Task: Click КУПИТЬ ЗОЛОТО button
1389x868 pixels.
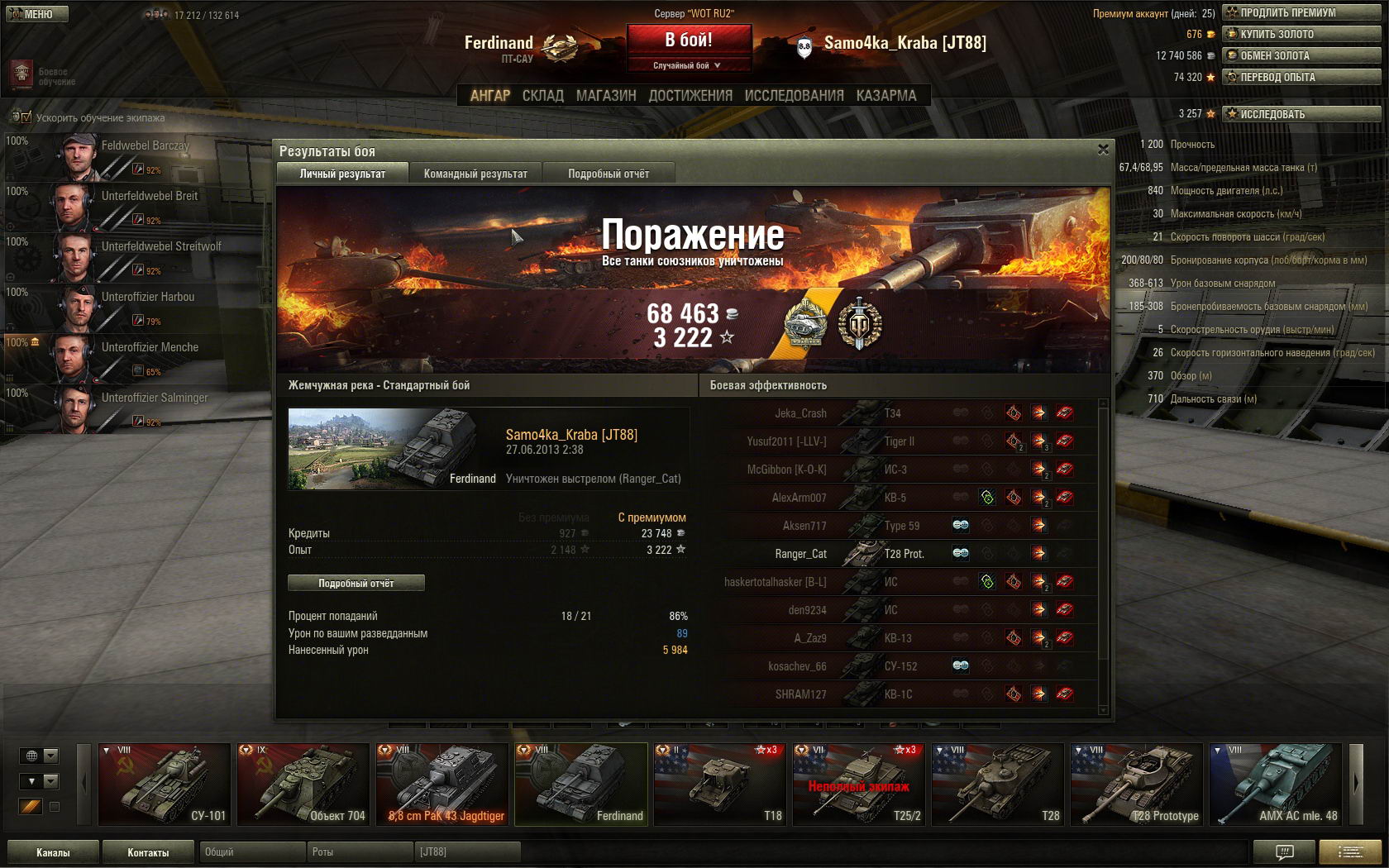Action: 1301,34
